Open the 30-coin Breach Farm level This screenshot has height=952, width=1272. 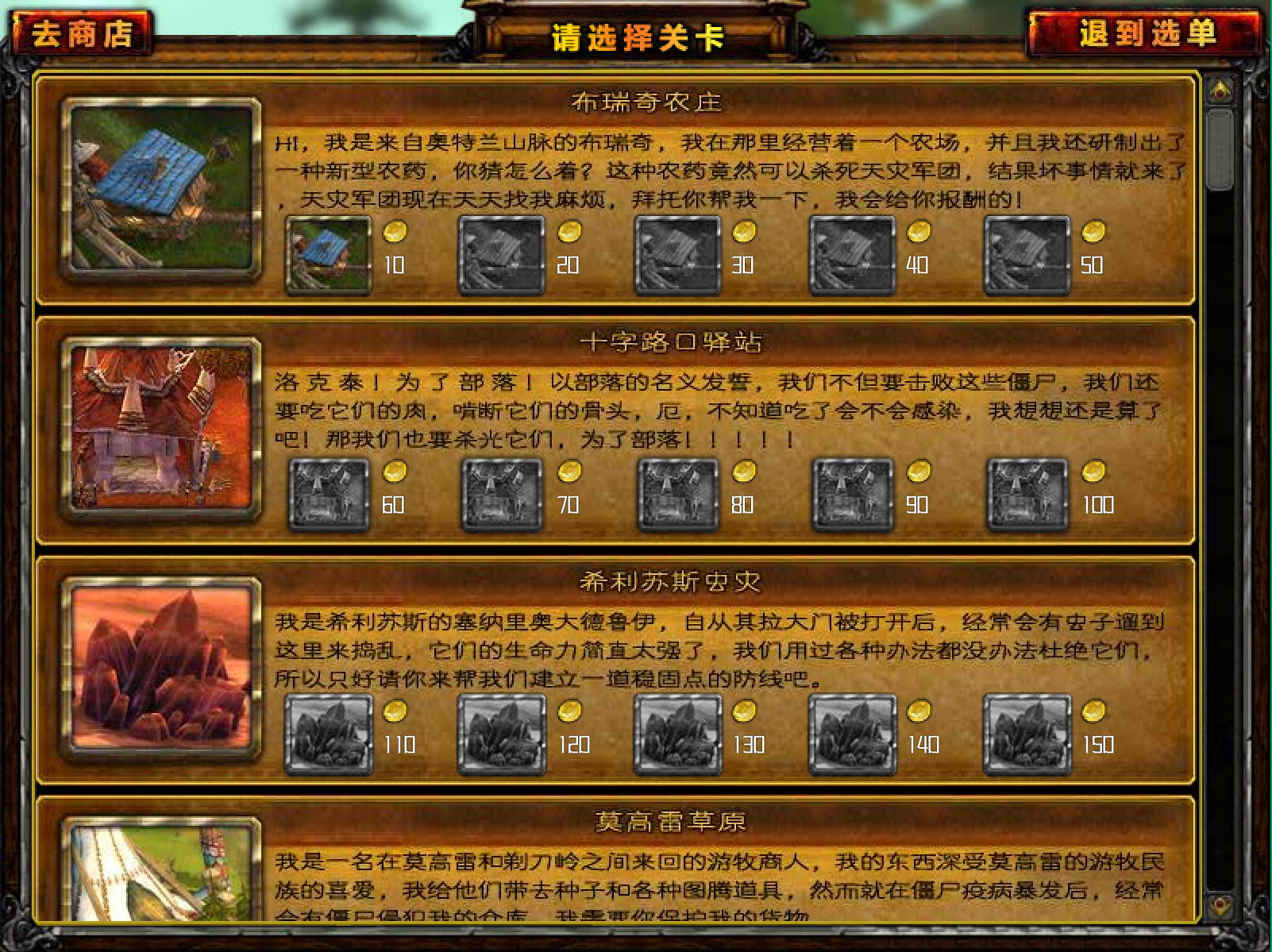[x=676, y=252]
